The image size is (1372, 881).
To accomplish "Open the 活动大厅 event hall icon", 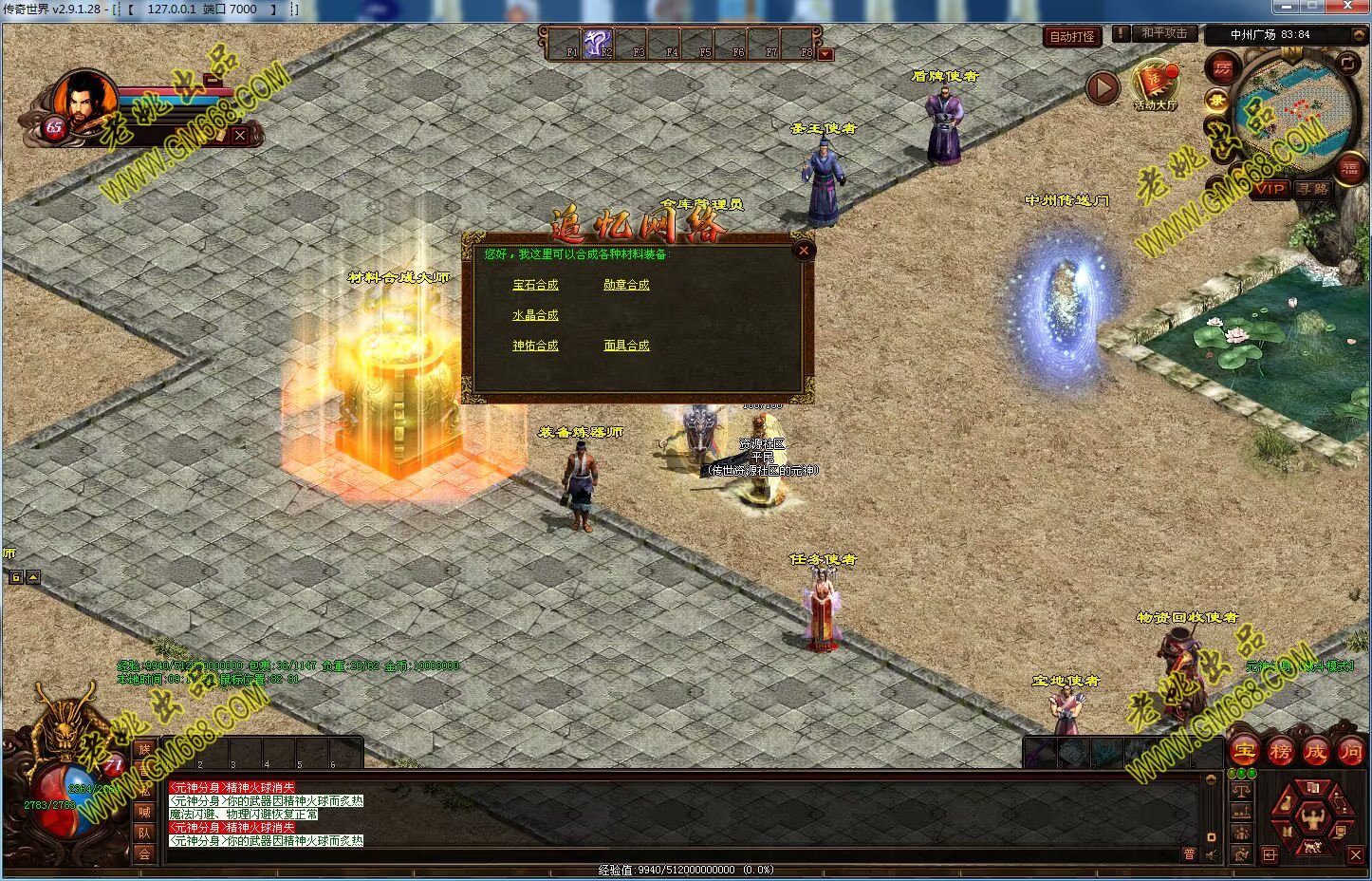I will [x=1155, y=84].
